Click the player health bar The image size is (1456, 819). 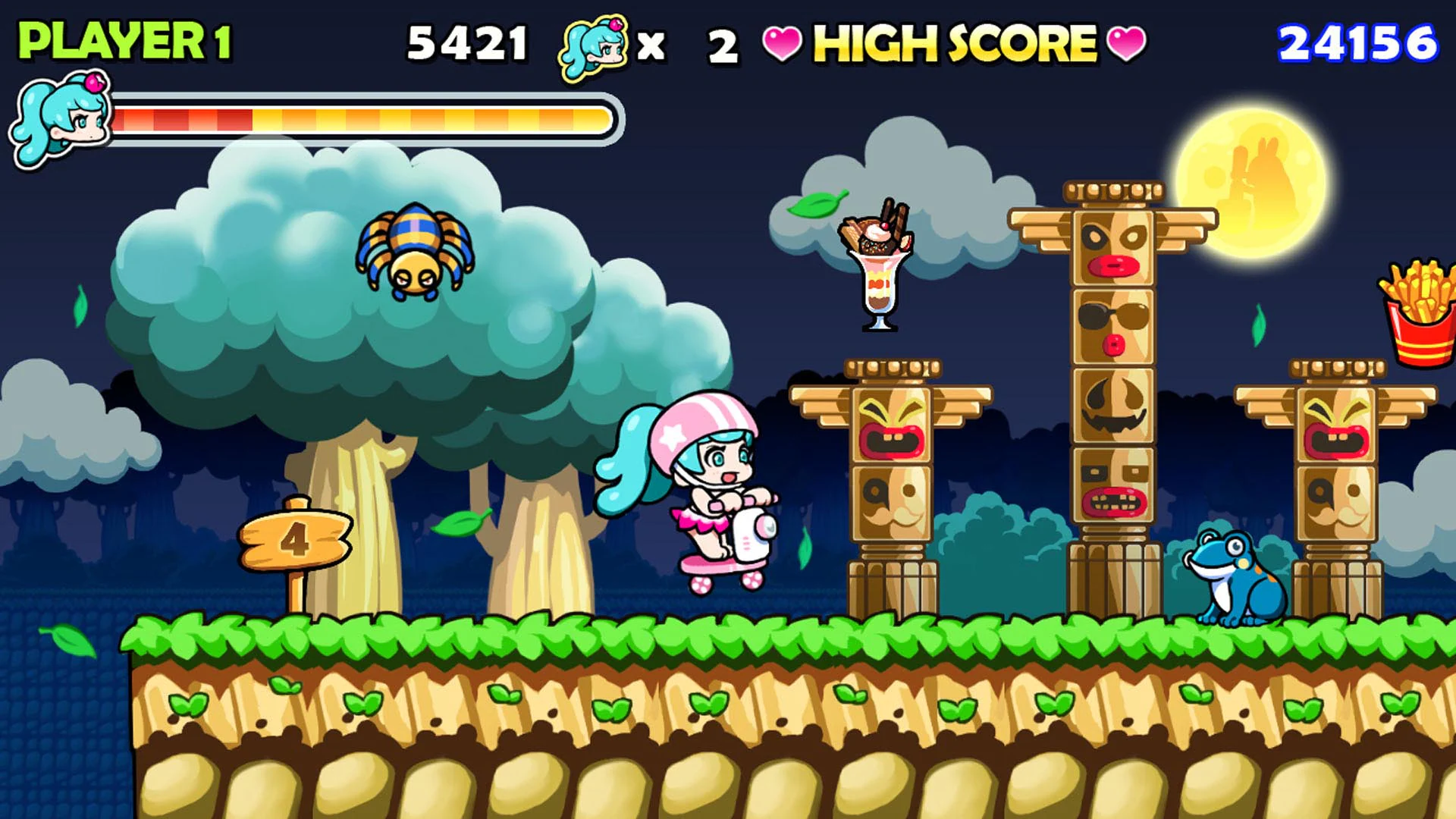pyautogui.click(x=364, y=118)
